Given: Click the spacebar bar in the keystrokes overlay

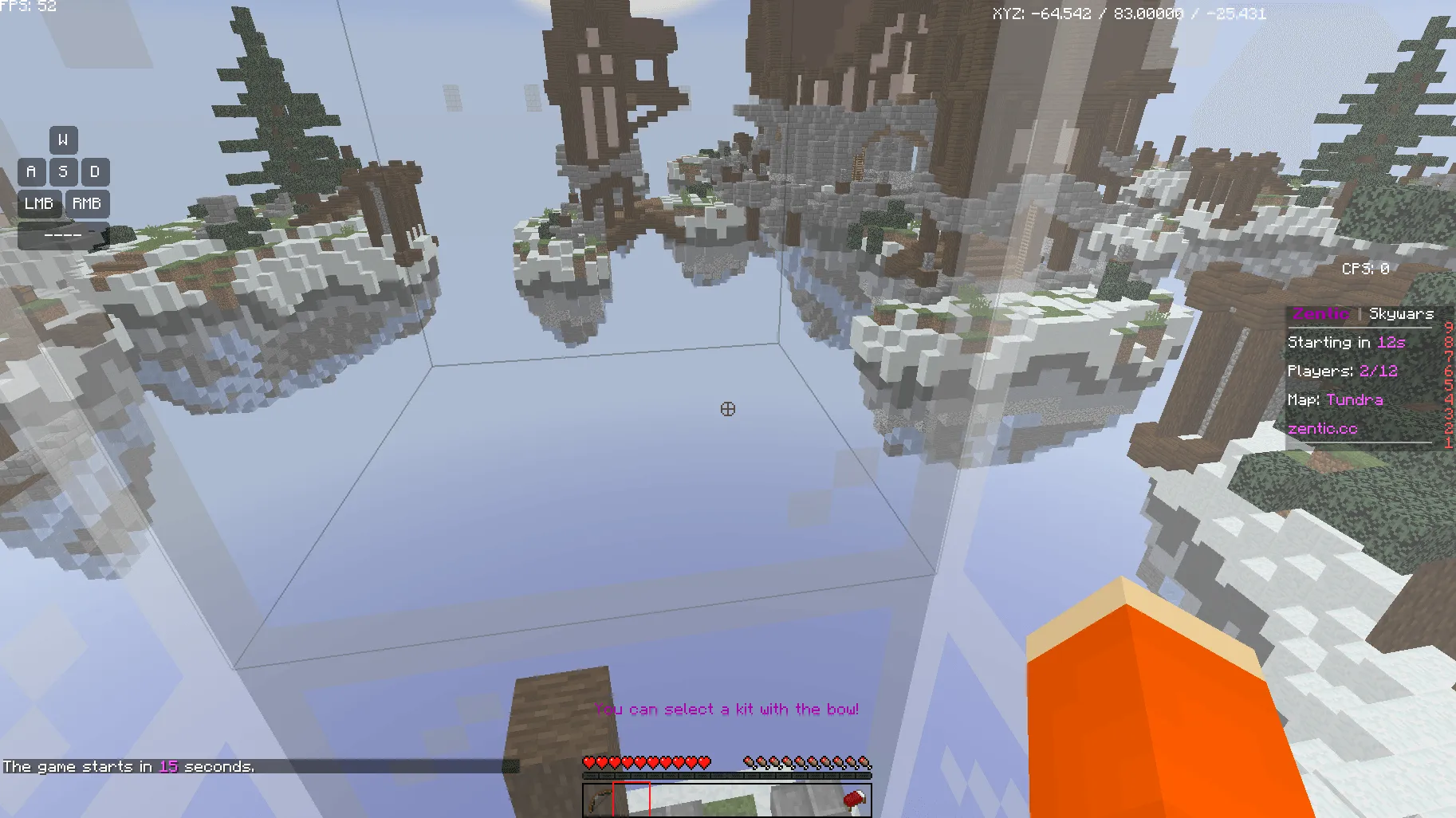Looking at the screenshot, I should coord(65,236).
